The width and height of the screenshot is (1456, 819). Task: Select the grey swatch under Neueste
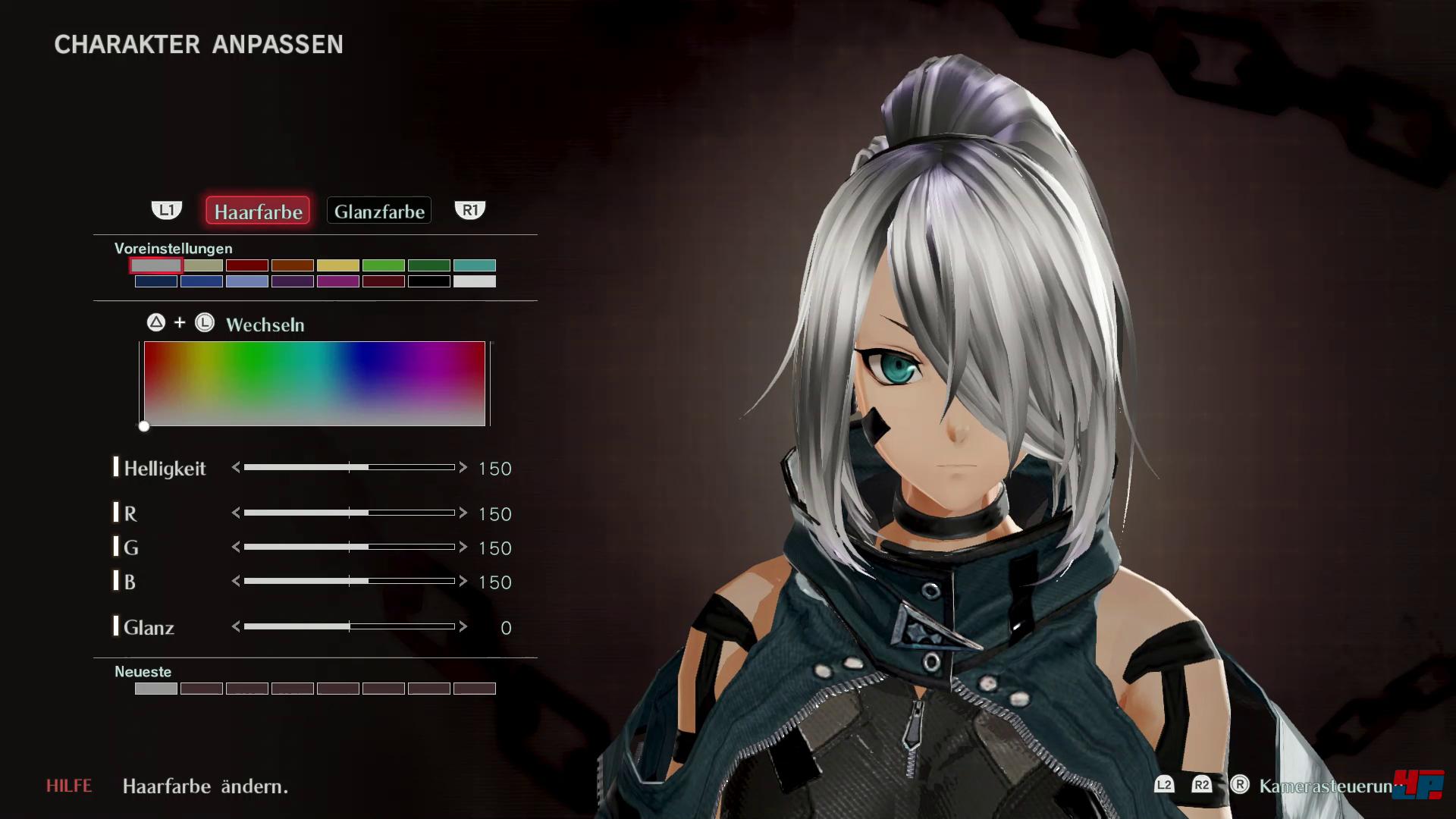pyautogui.click(x=156, y=689)
